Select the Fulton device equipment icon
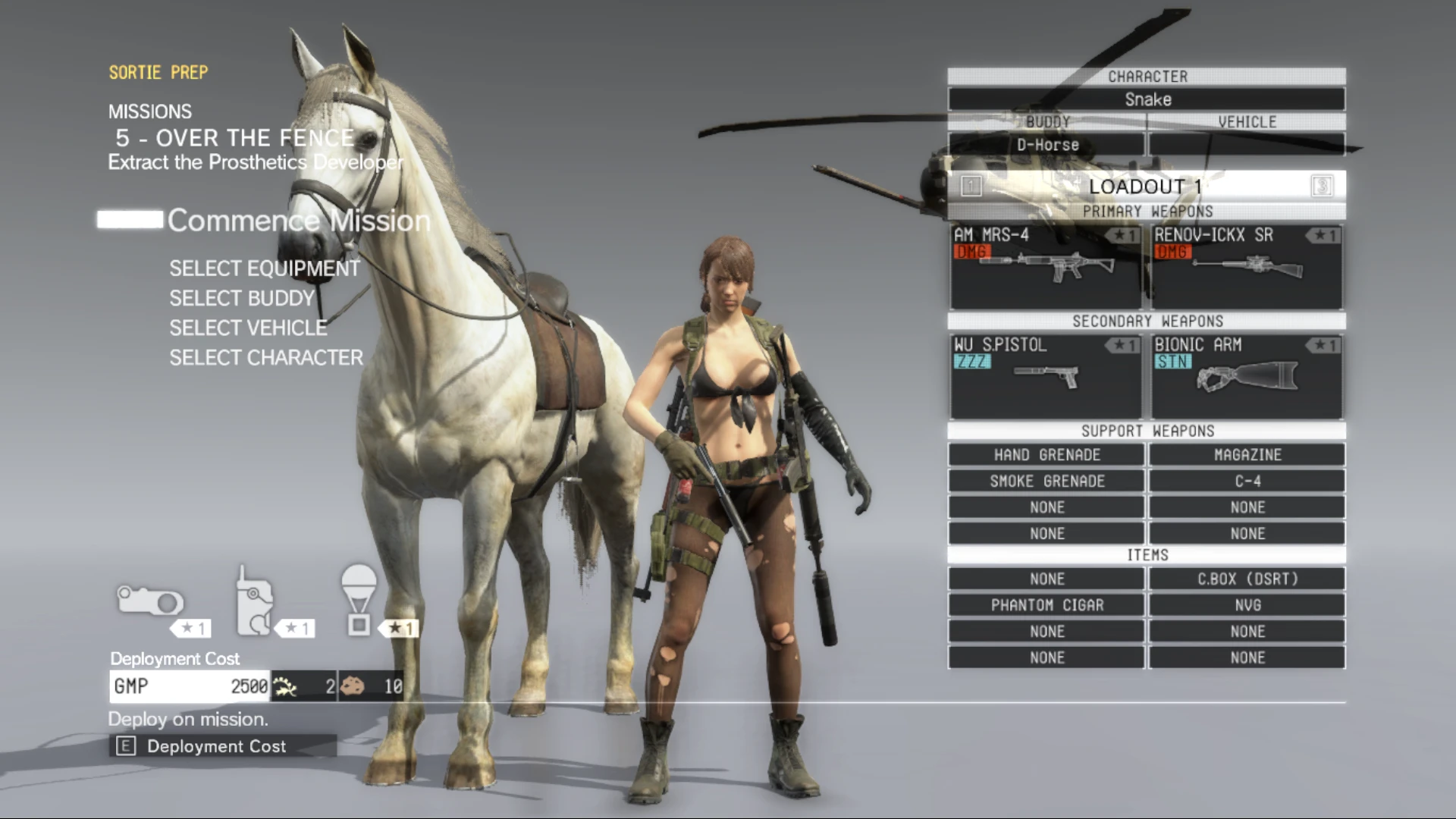Image resolution: width=1456 pixels, height=819 pixels. (151, 601)
